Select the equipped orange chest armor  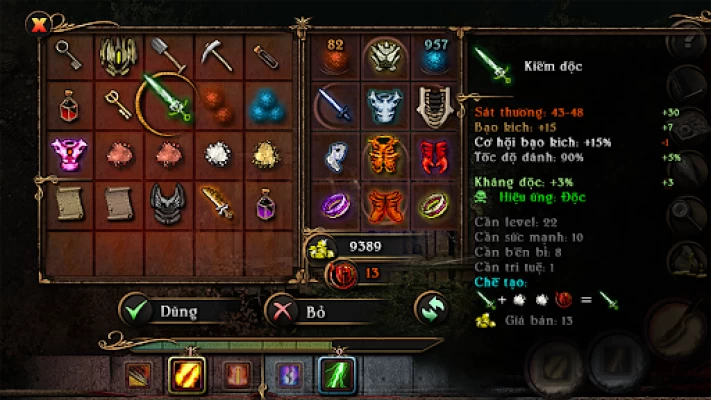[x=383, y=154]
